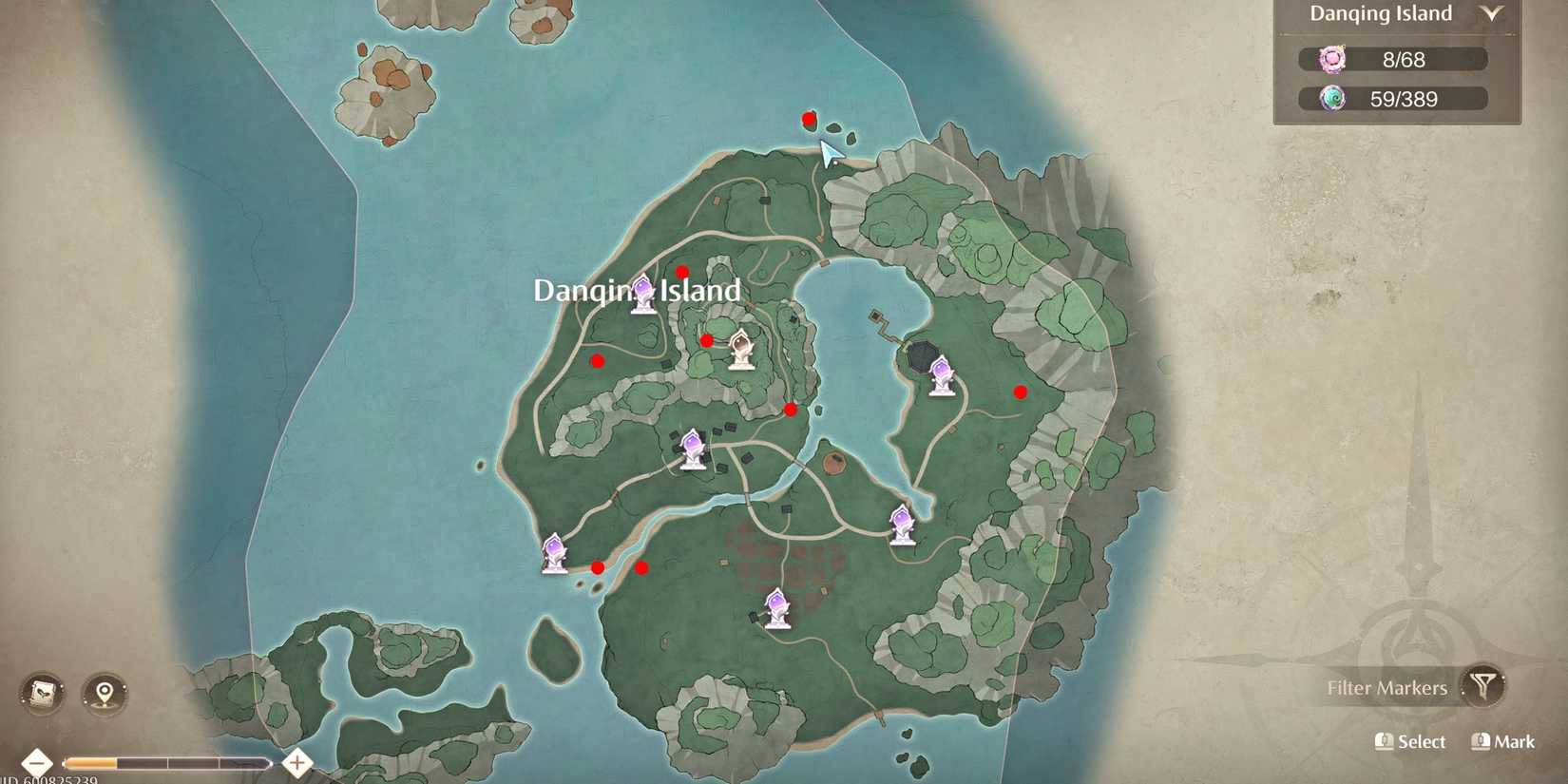Screen dimensions: 1568x784
Task: Expand the Danqing Island region dropdown
Action: click(1493, 14)
